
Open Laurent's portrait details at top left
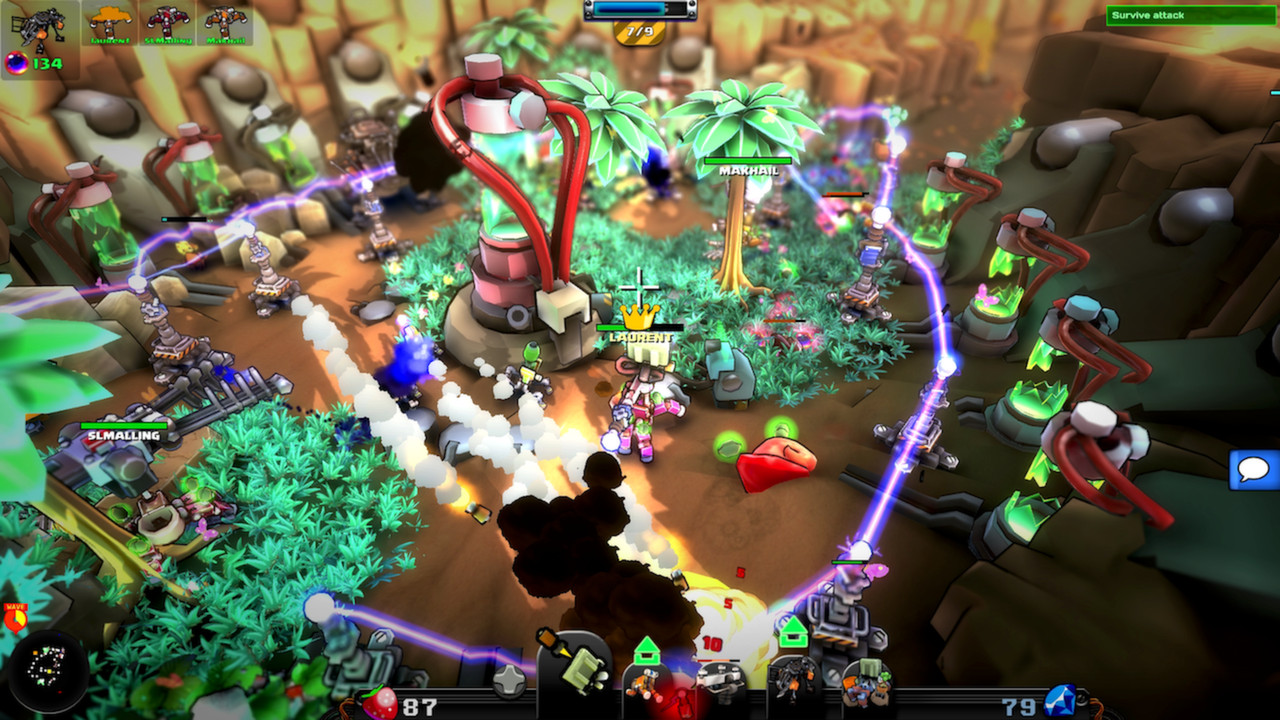[x=110, y=22]
